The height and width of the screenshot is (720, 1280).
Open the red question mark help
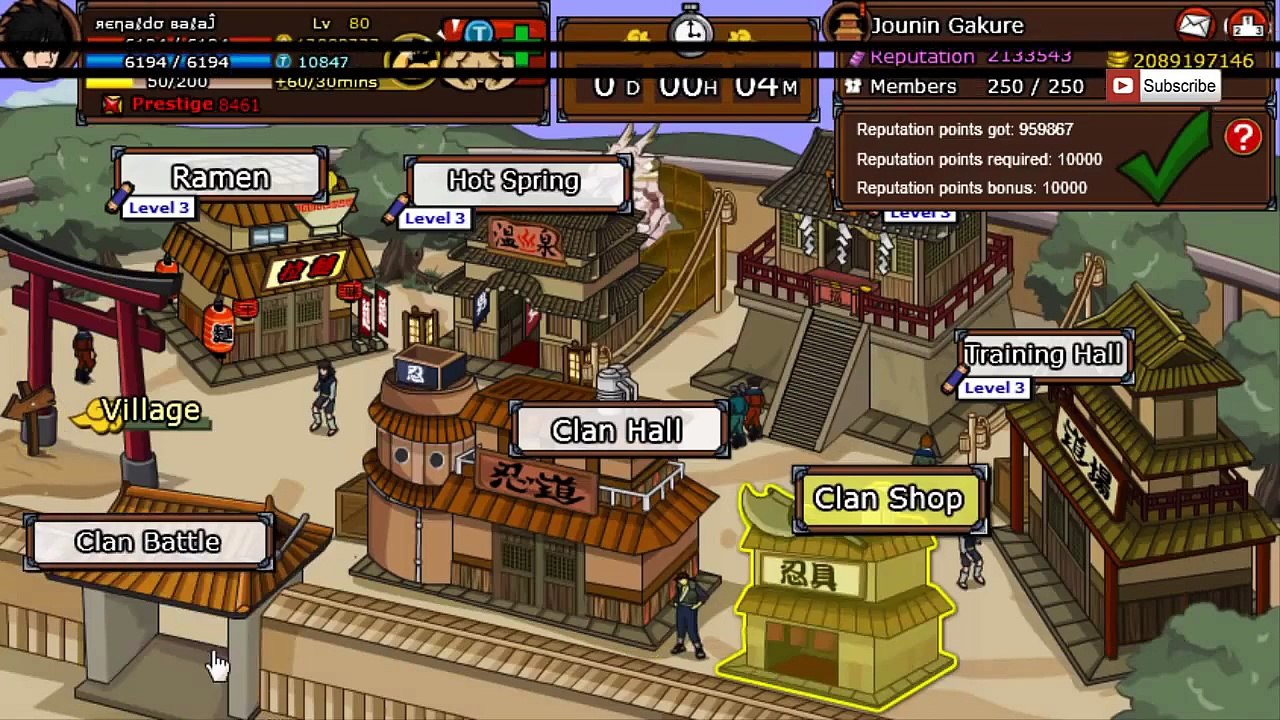point(1243,138)
